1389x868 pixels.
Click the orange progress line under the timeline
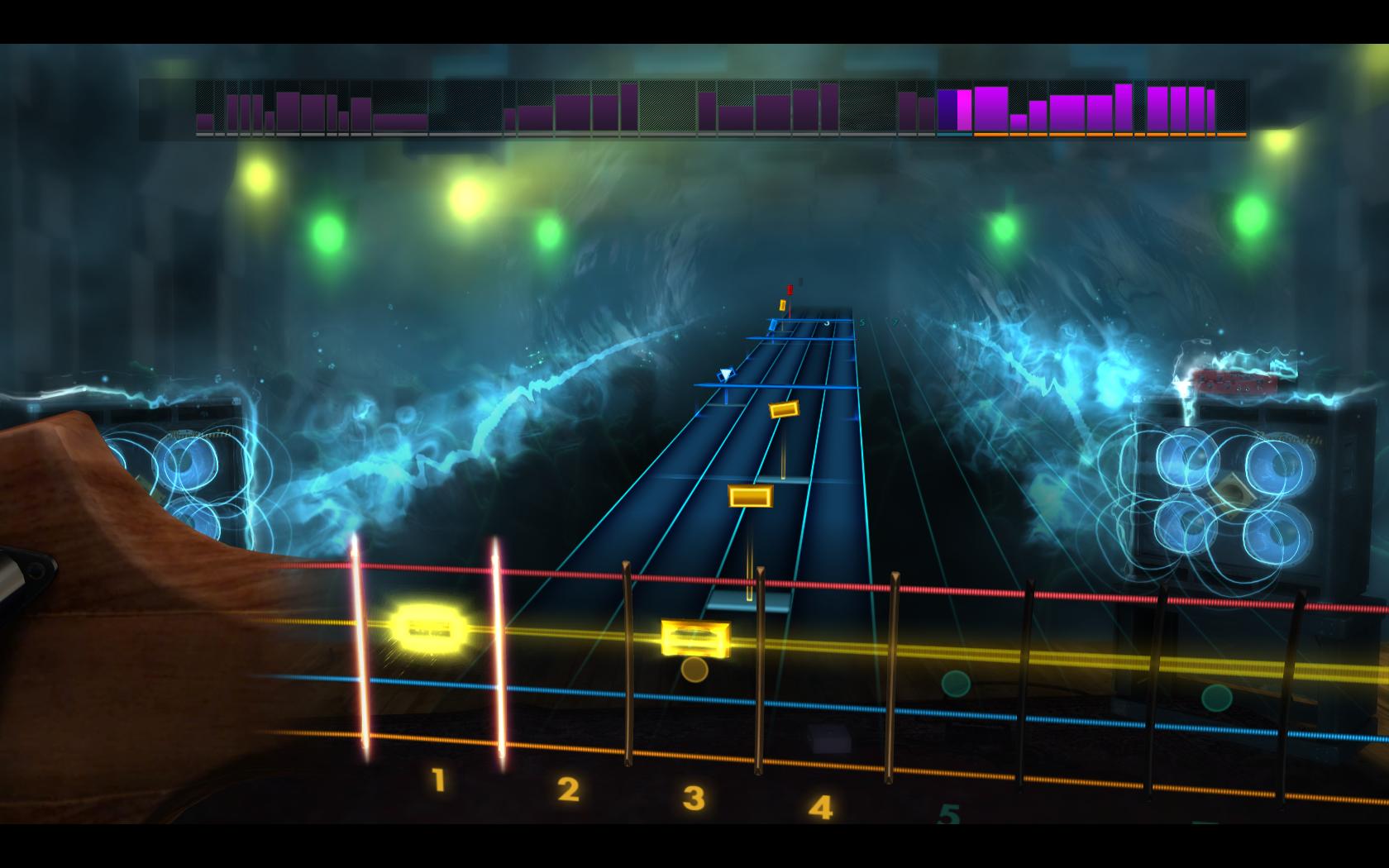click(1108, 132)
